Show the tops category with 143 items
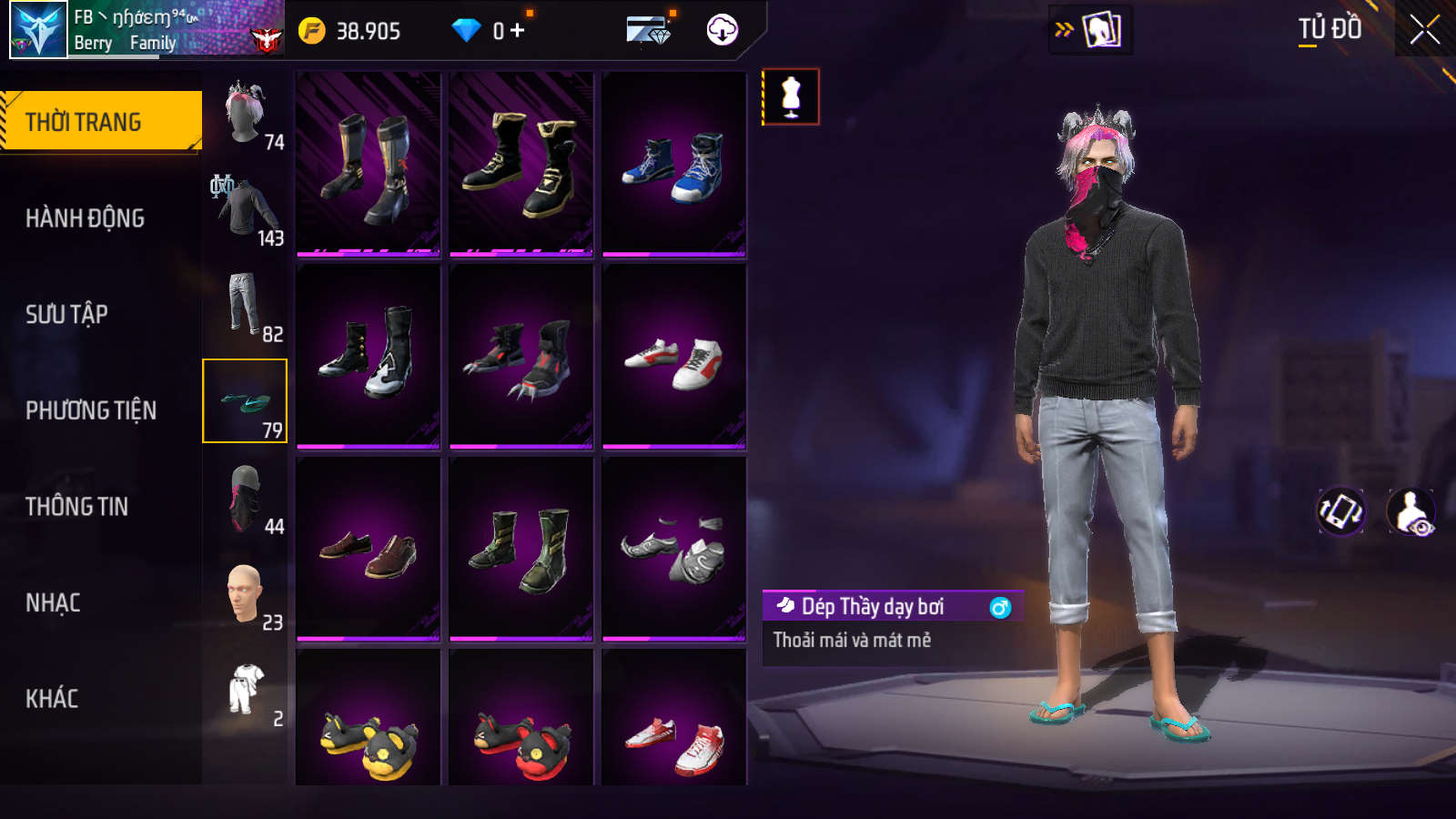 click(246, 211)
